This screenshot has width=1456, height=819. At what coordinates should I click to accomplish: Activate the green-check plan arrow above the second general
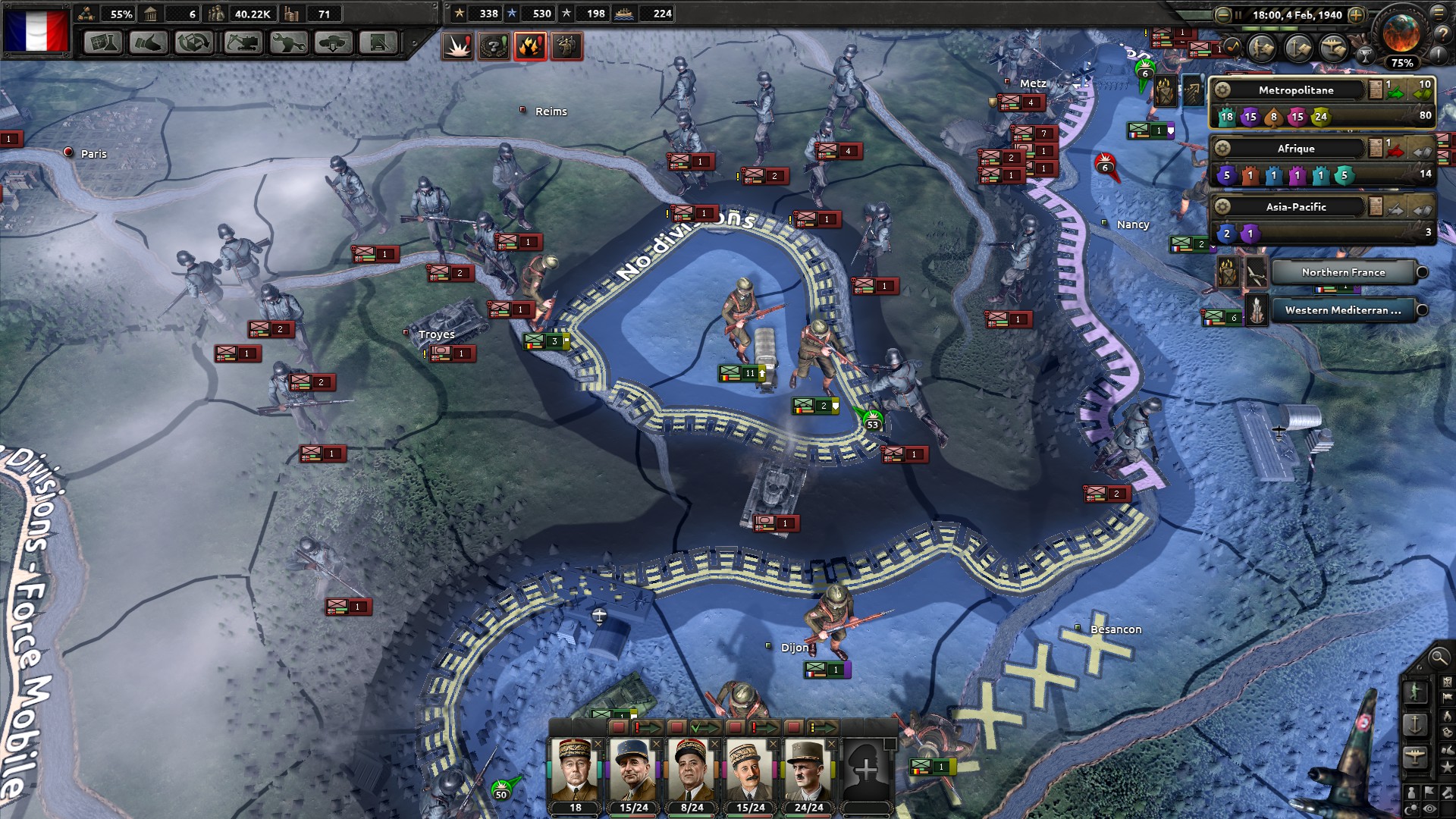click(x=704, y=728)
